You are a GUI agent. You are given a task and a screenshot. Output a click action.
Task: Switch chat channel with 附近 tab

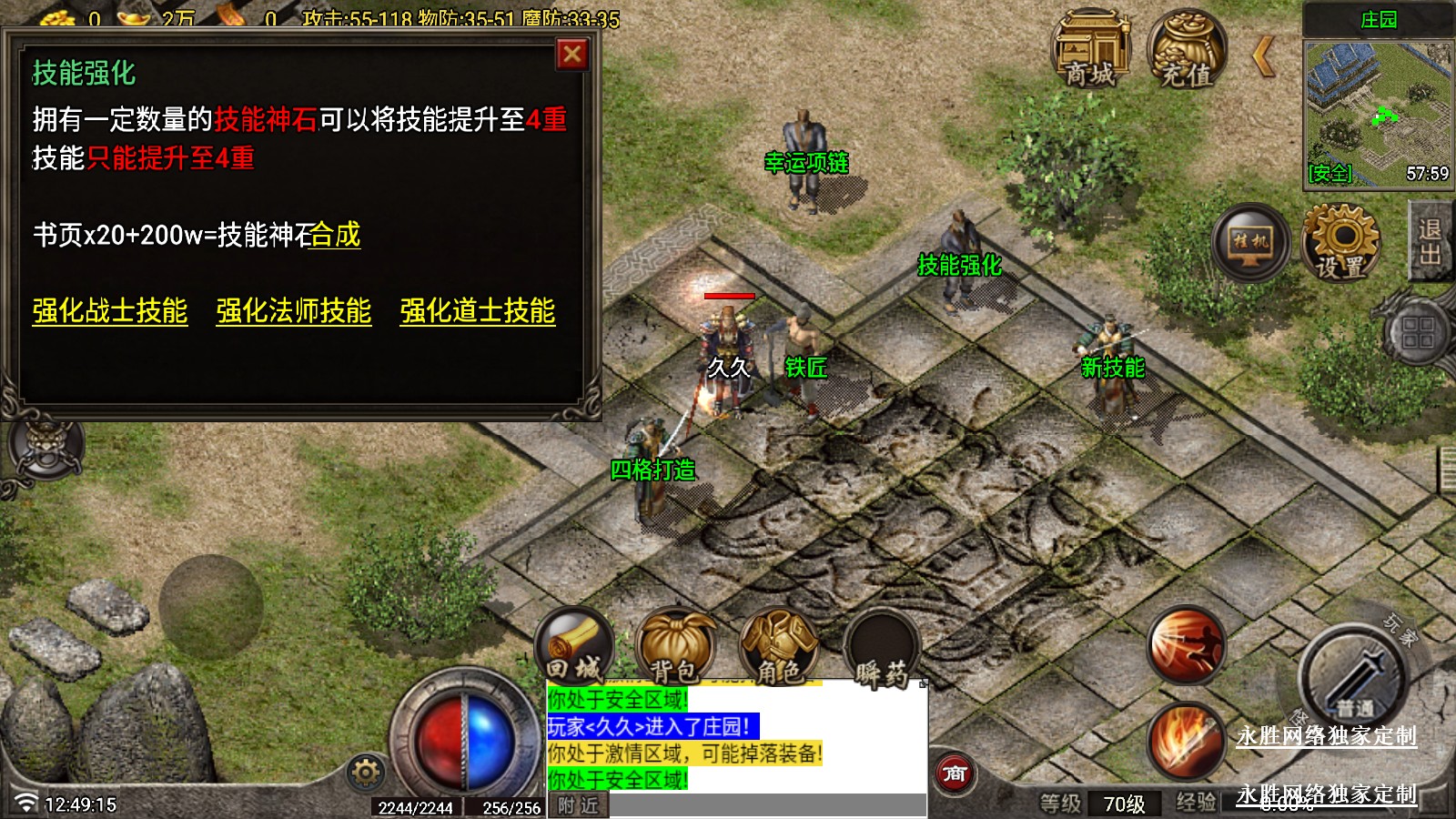coord(579,805)
